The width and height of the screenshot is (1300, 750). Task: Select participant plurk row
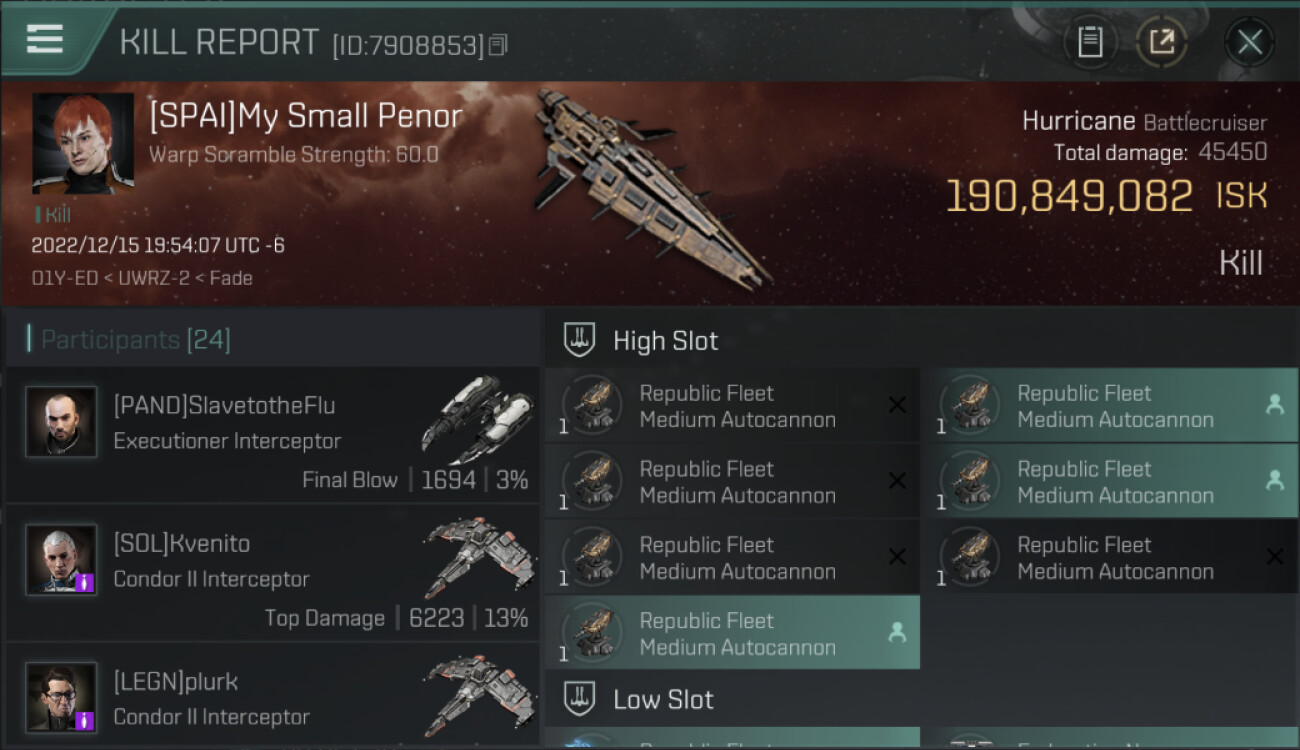pyautogui.click(x=272, y=698)
